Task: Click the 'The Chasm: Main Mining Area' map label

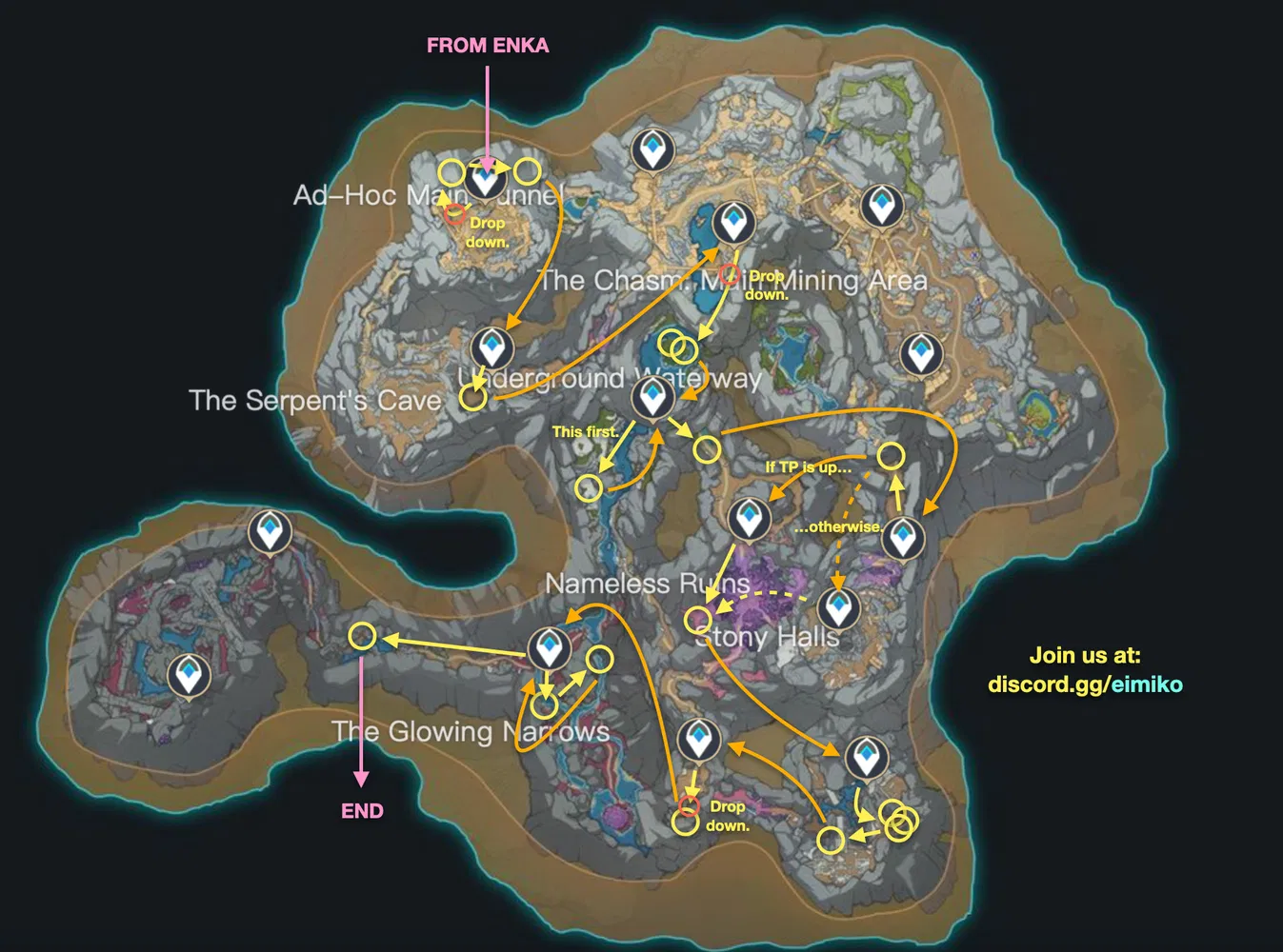Action: coord(733,280)
